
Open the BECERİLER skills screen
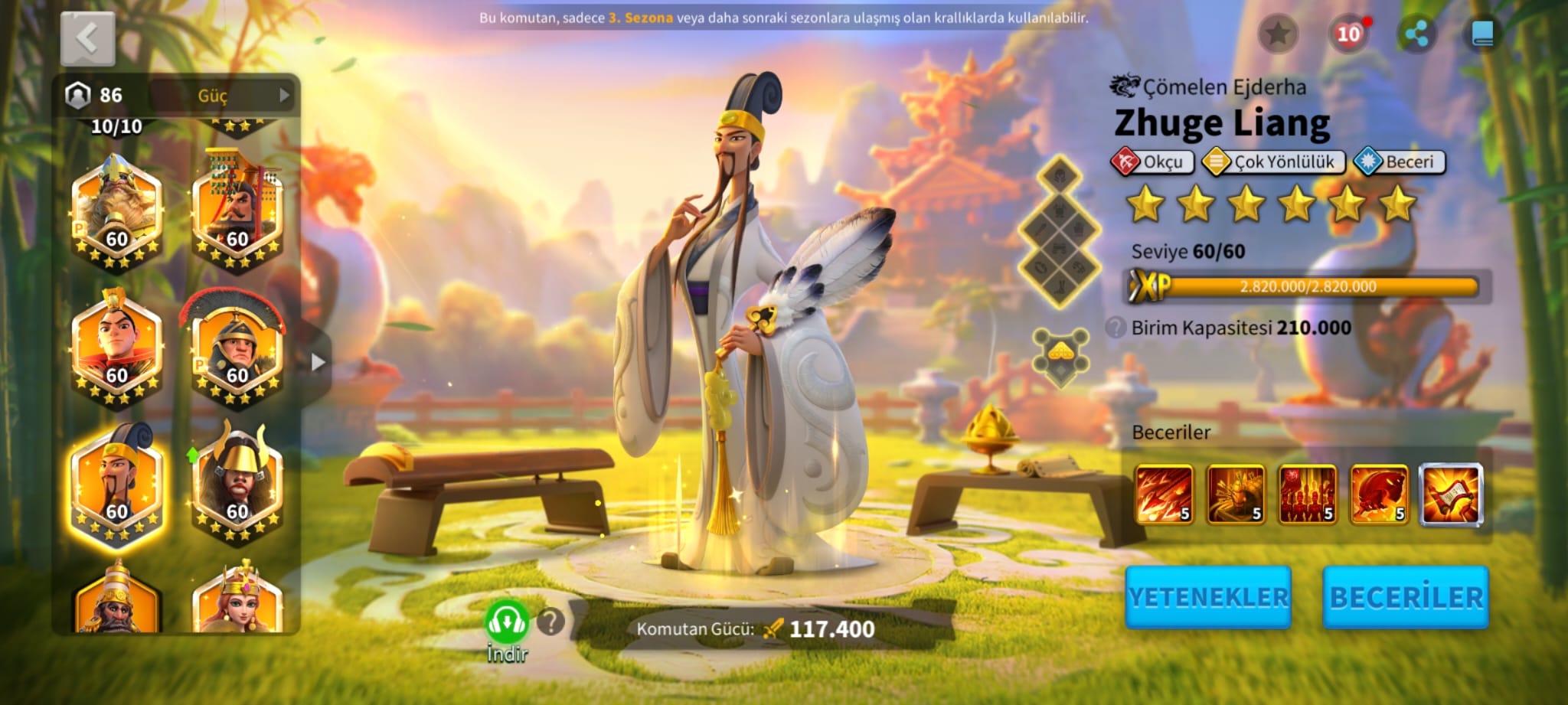[x=1406, y=597]
